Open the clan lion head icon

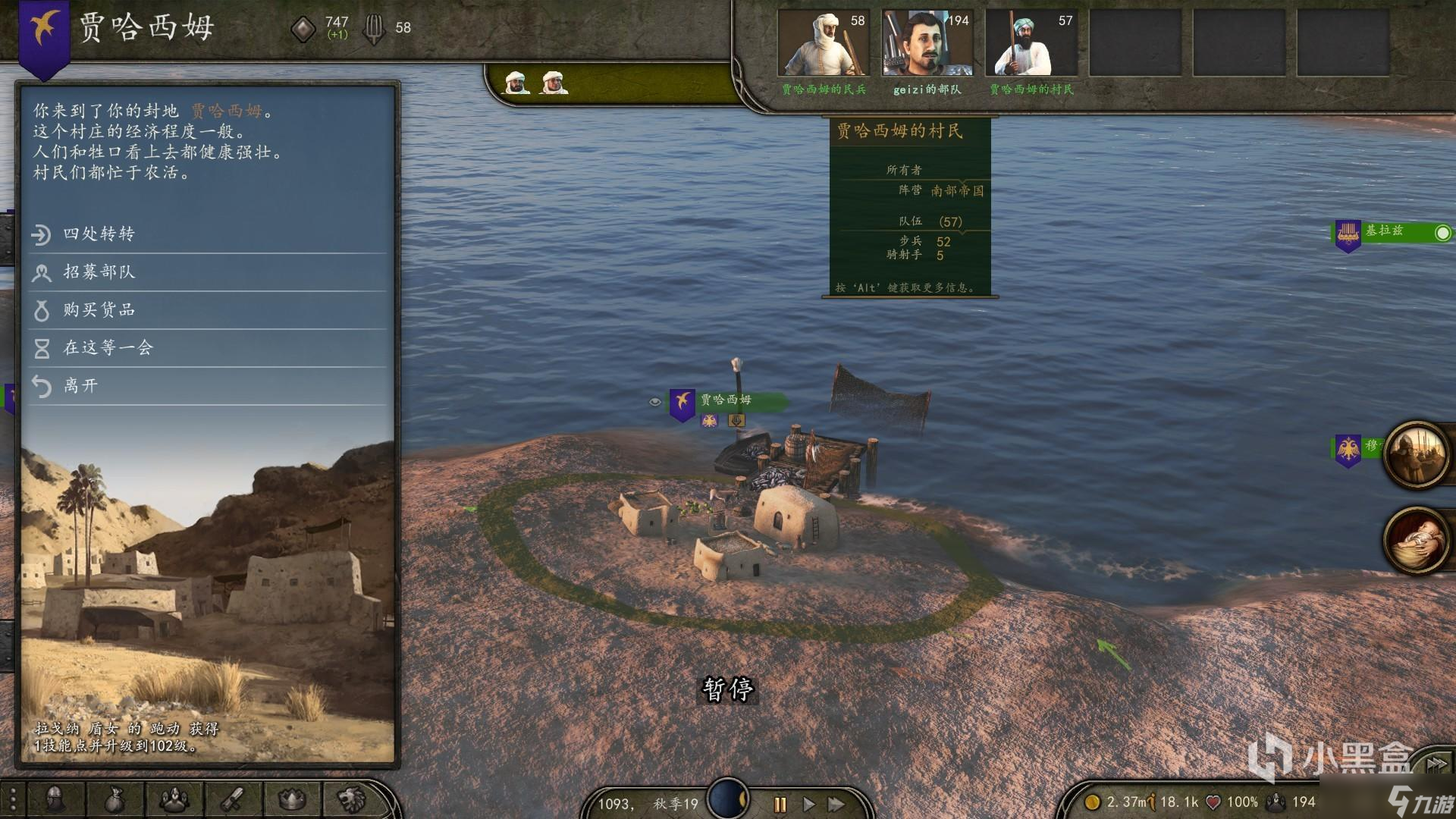[x=351, y=799]
